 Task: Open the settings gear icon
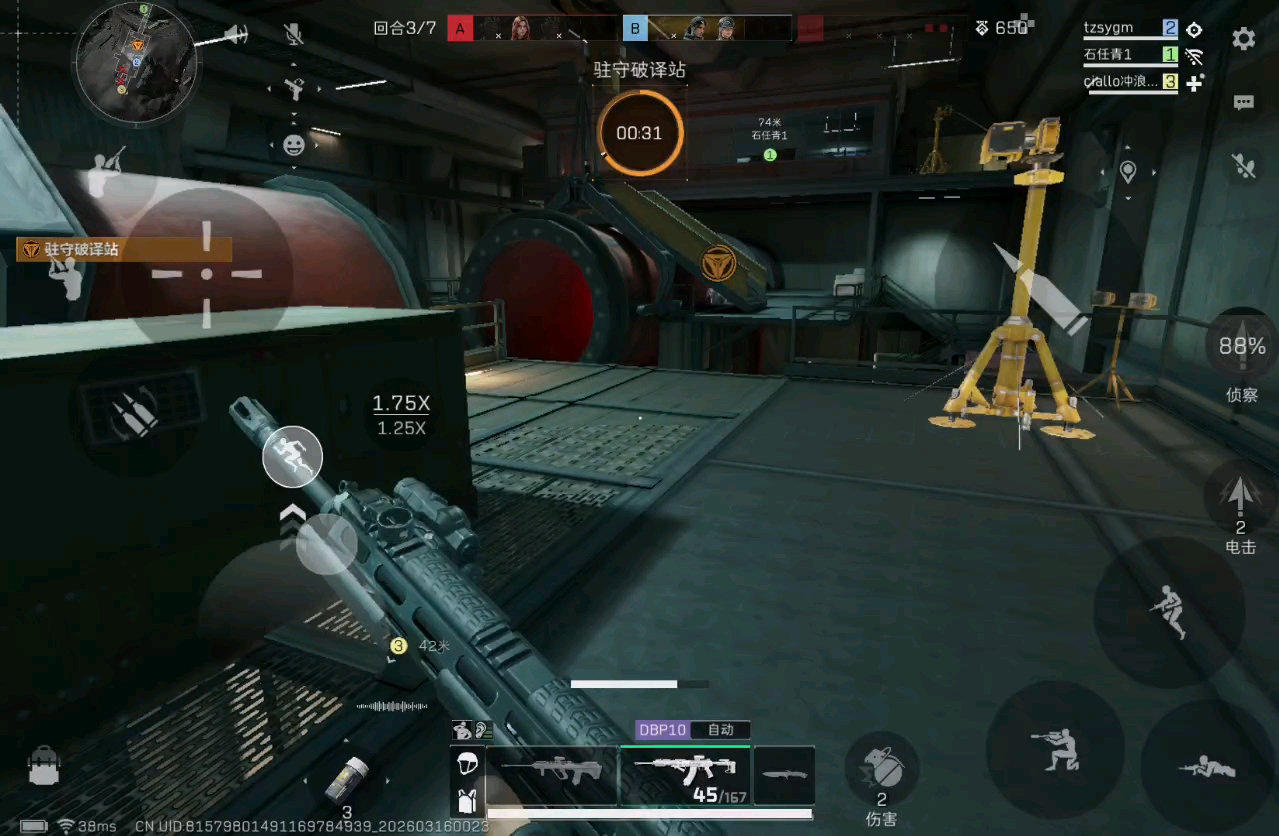(1243, 39)
